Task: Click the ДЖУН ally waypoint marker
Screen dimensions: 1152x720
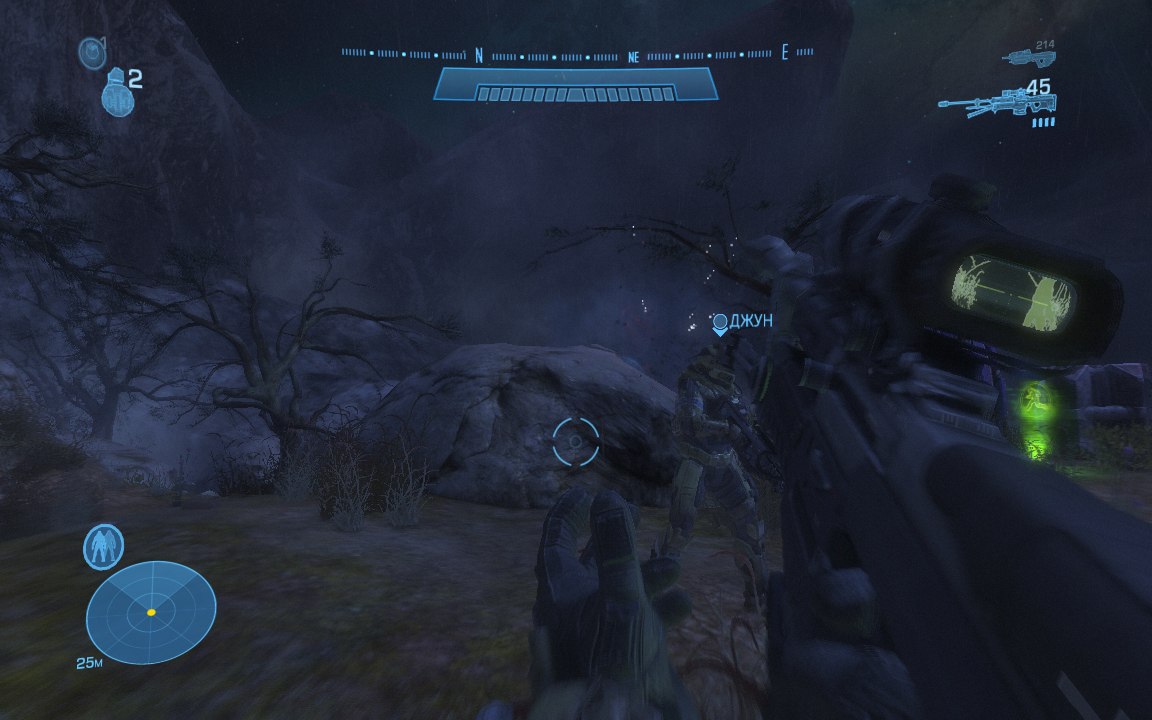Action: coord(719,323)
